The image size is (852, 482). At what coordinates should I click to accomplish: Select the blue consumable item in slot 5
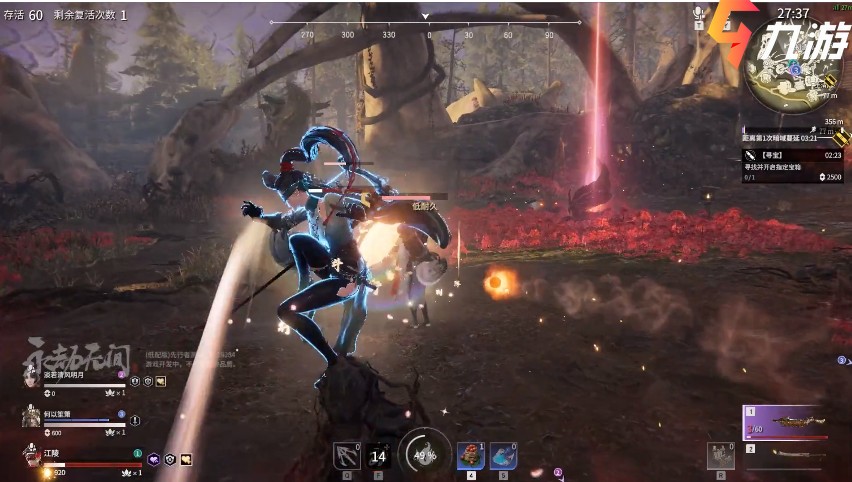(x=503, y=456)
